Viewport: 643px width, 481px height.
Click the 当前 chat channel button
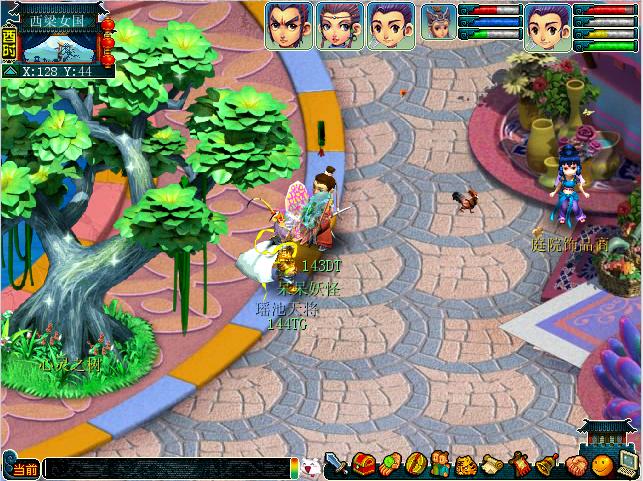(24, 468)
